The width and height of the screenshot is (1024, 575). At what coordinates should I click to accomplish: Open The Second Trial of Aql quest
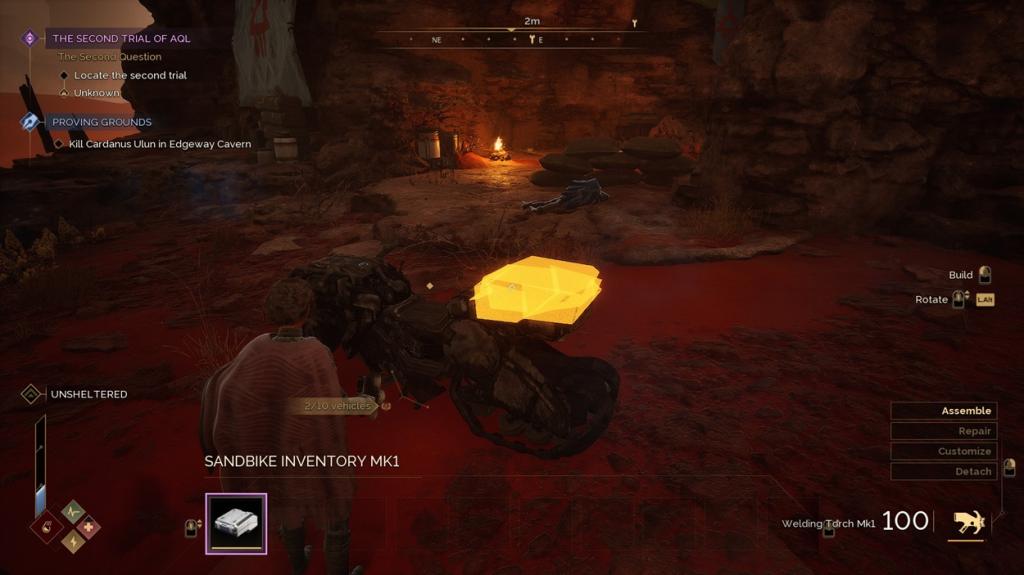coord(121,38)
